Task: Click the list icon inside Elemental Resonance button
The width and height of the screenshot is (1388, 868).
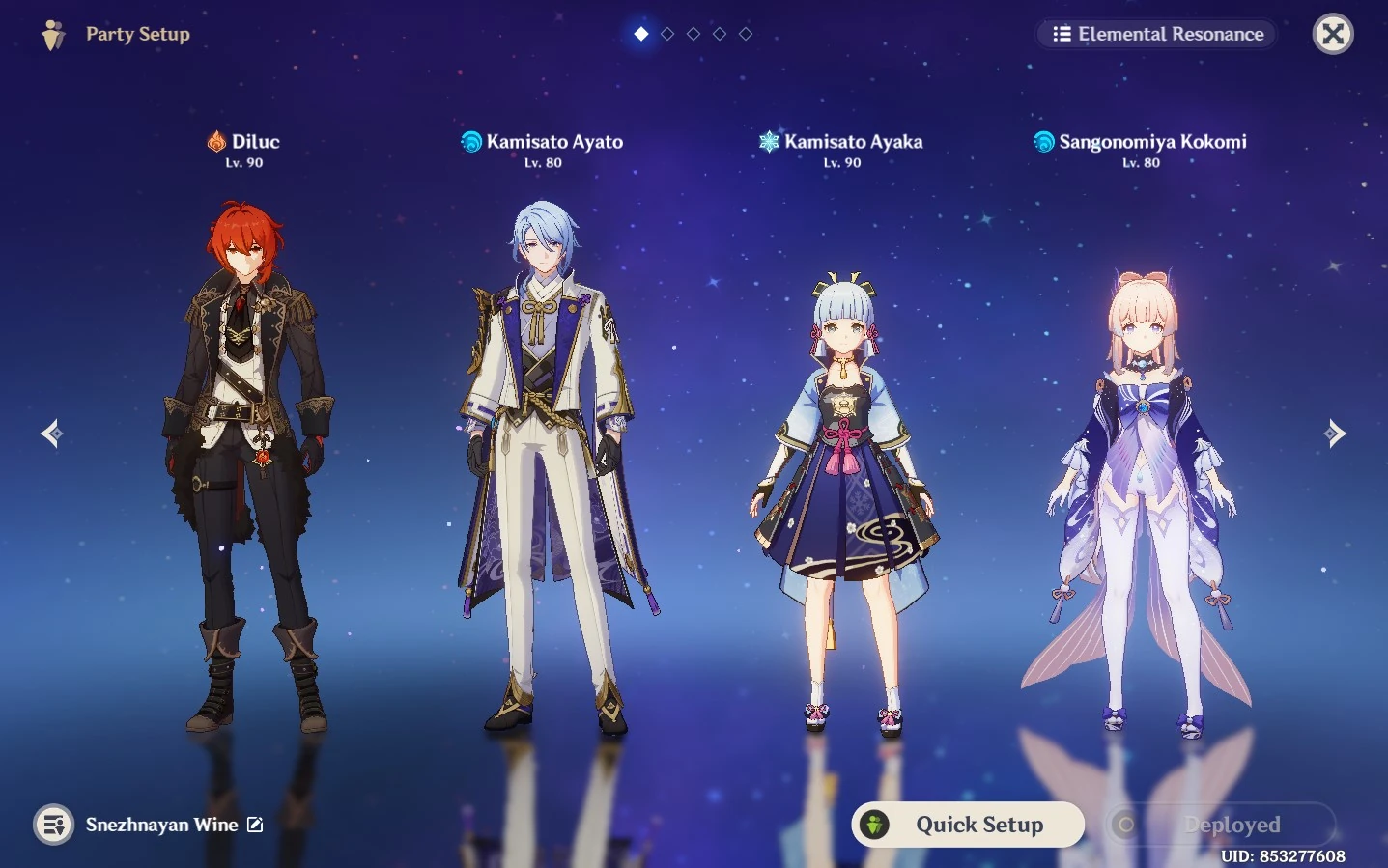Action: pyautogui.click(x=1062, y=34)
